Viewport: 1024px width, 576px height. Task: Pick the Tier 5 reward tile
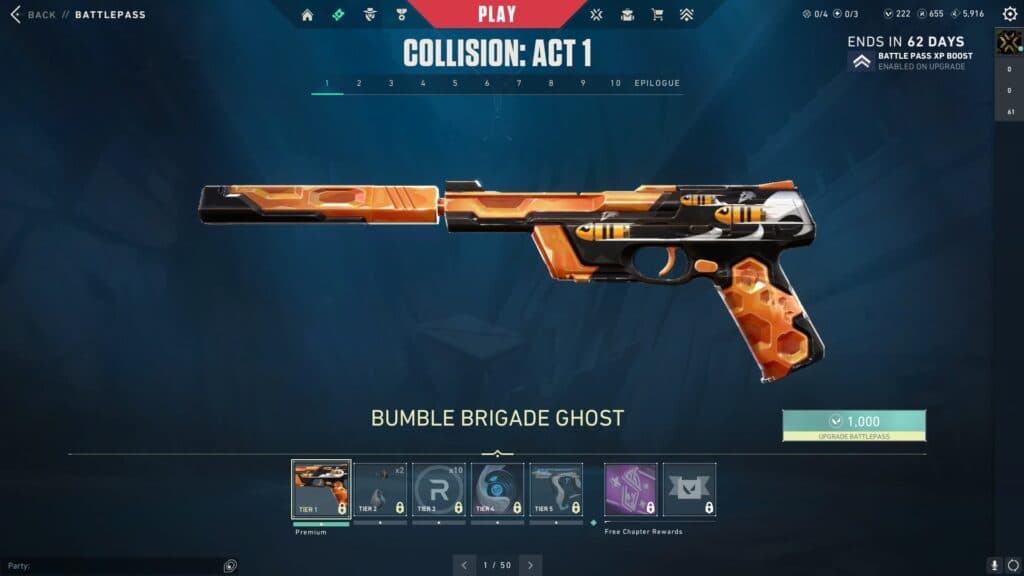coord(556,489)
